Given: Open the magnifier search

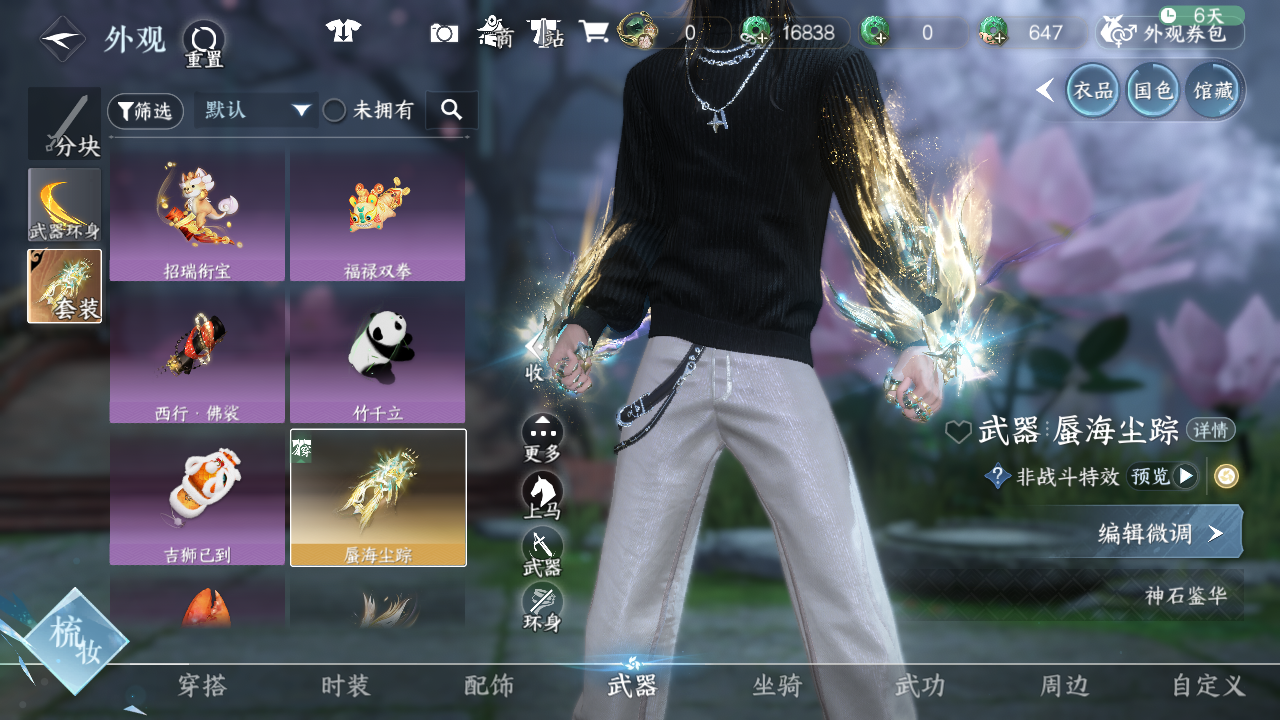Looking at the screenshot, I should click(x=451, y=110).
